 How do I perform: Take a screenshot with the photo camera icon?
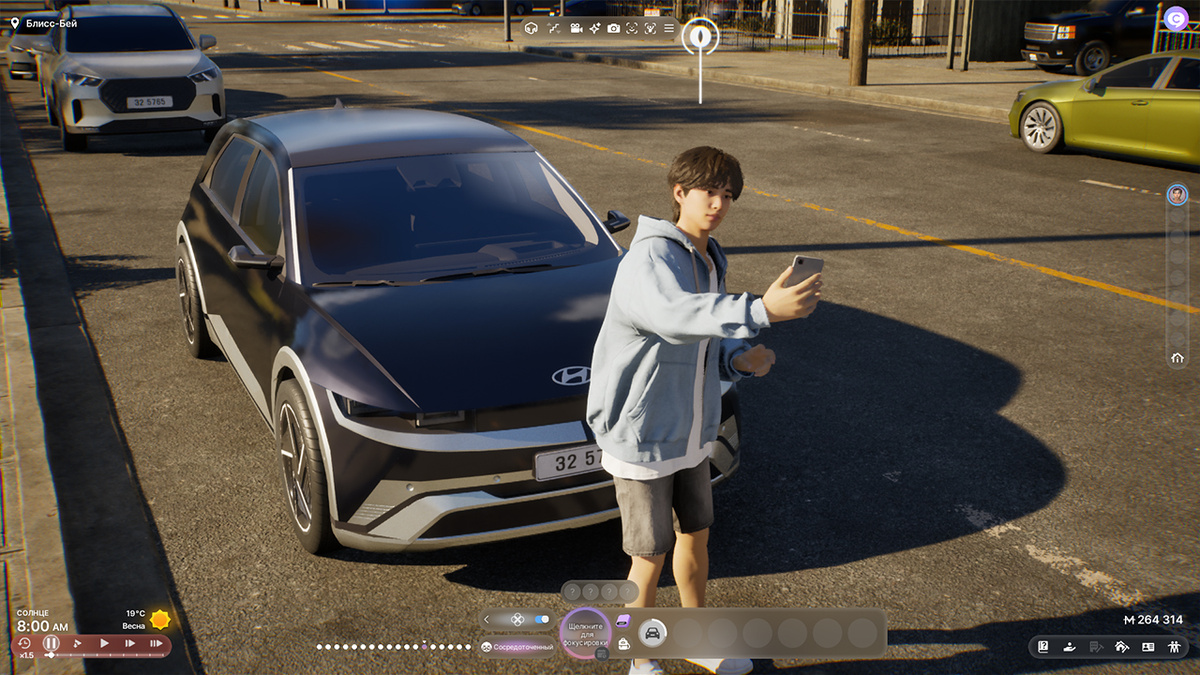click(613, 28)
